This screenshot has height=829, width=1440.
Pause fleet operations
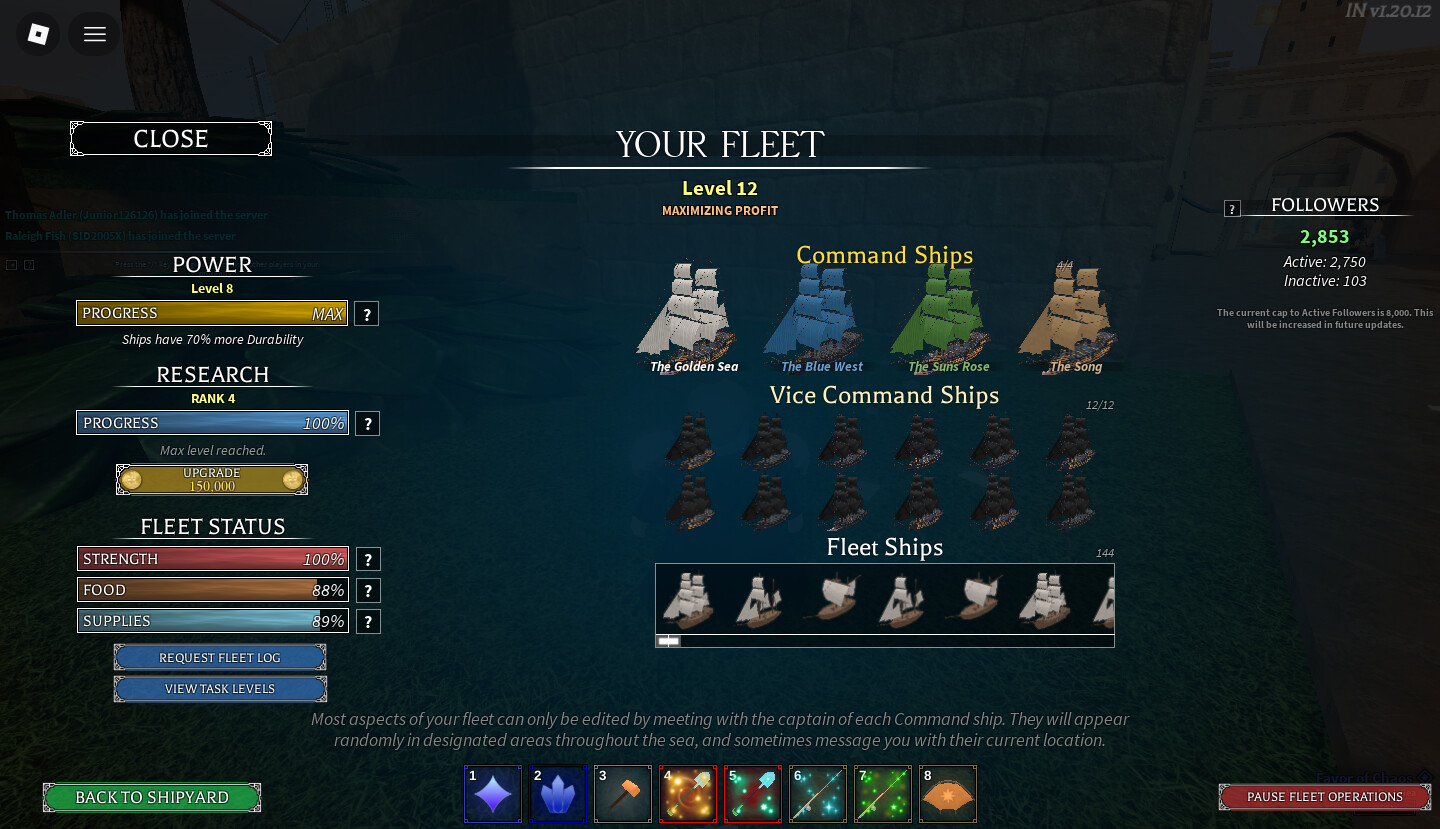[1324, 797]
